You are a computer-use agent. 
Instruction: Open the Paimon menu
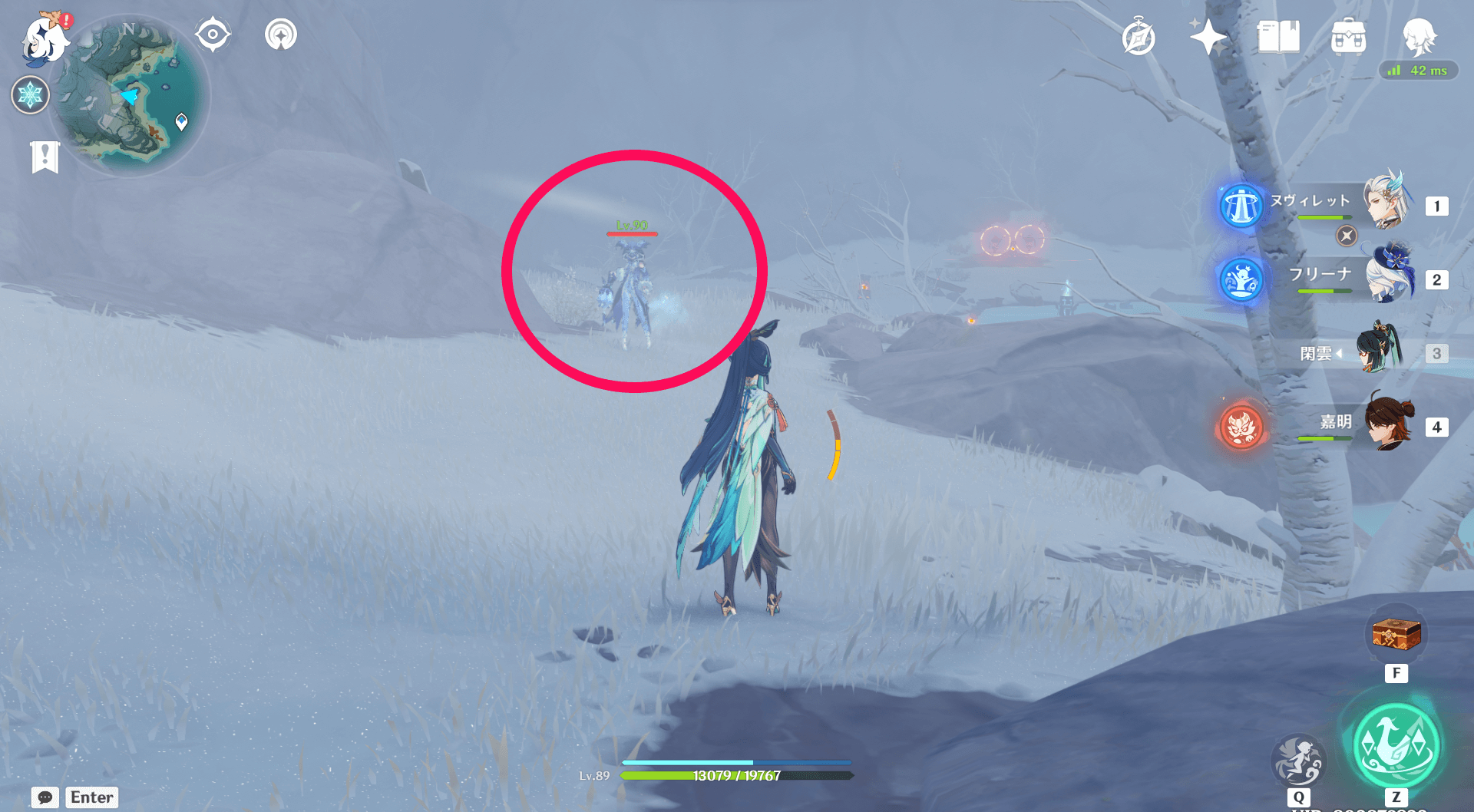point(43,40)
